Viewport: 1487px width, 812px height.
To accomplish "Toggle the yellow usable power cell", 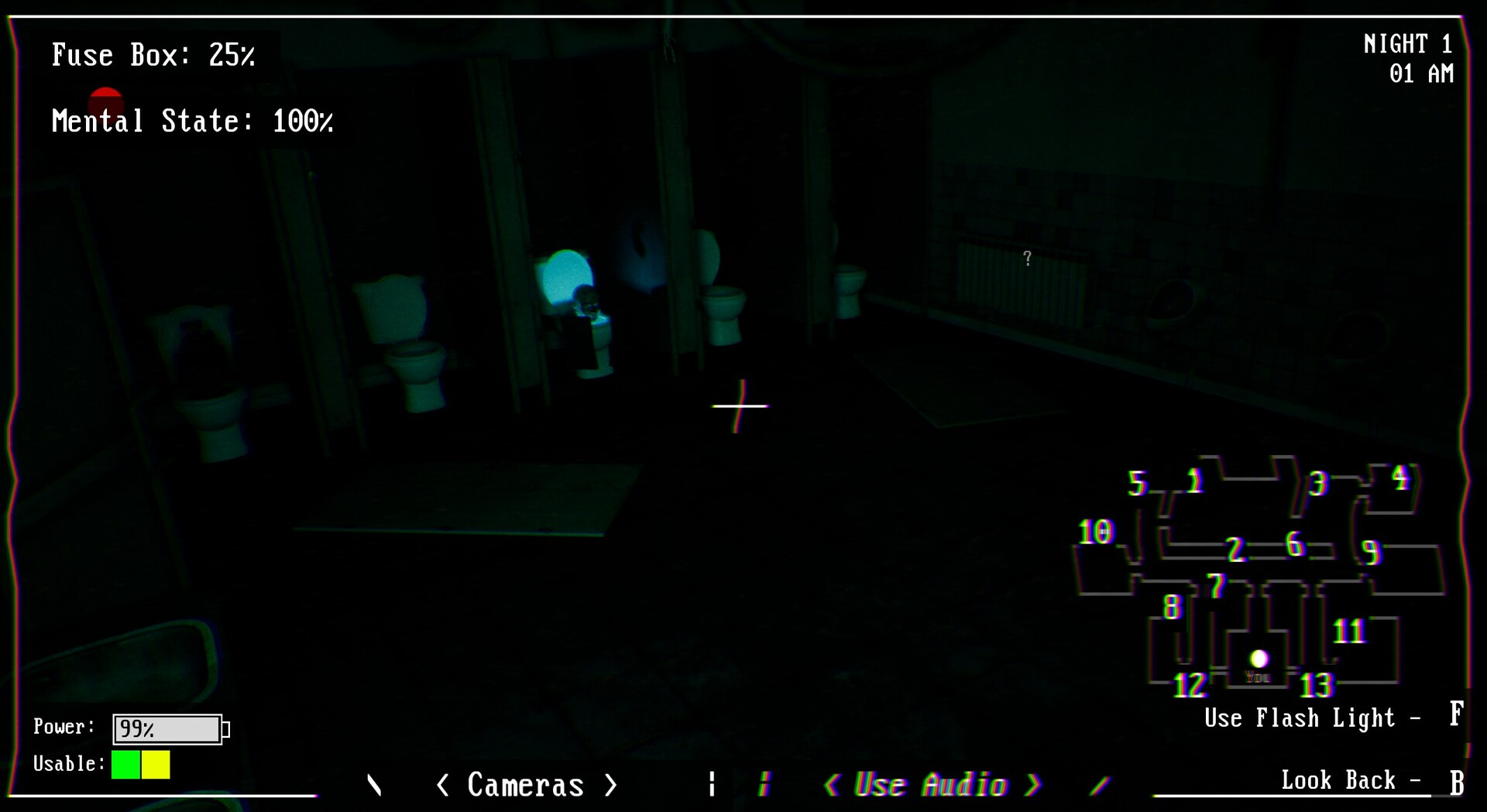I will pos(155,765).
